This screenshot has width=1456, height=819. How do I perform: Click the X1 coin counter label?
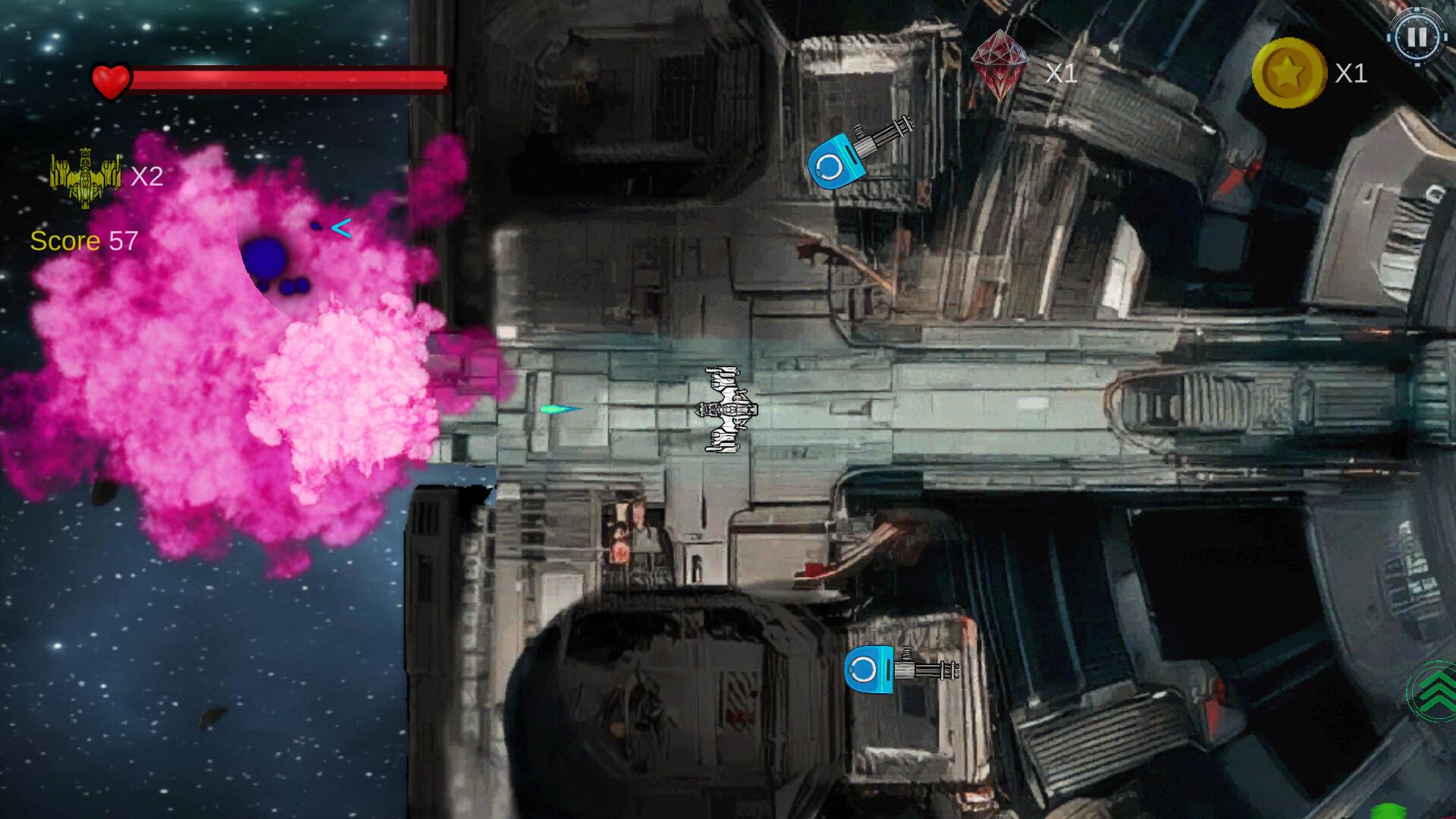1352,73
